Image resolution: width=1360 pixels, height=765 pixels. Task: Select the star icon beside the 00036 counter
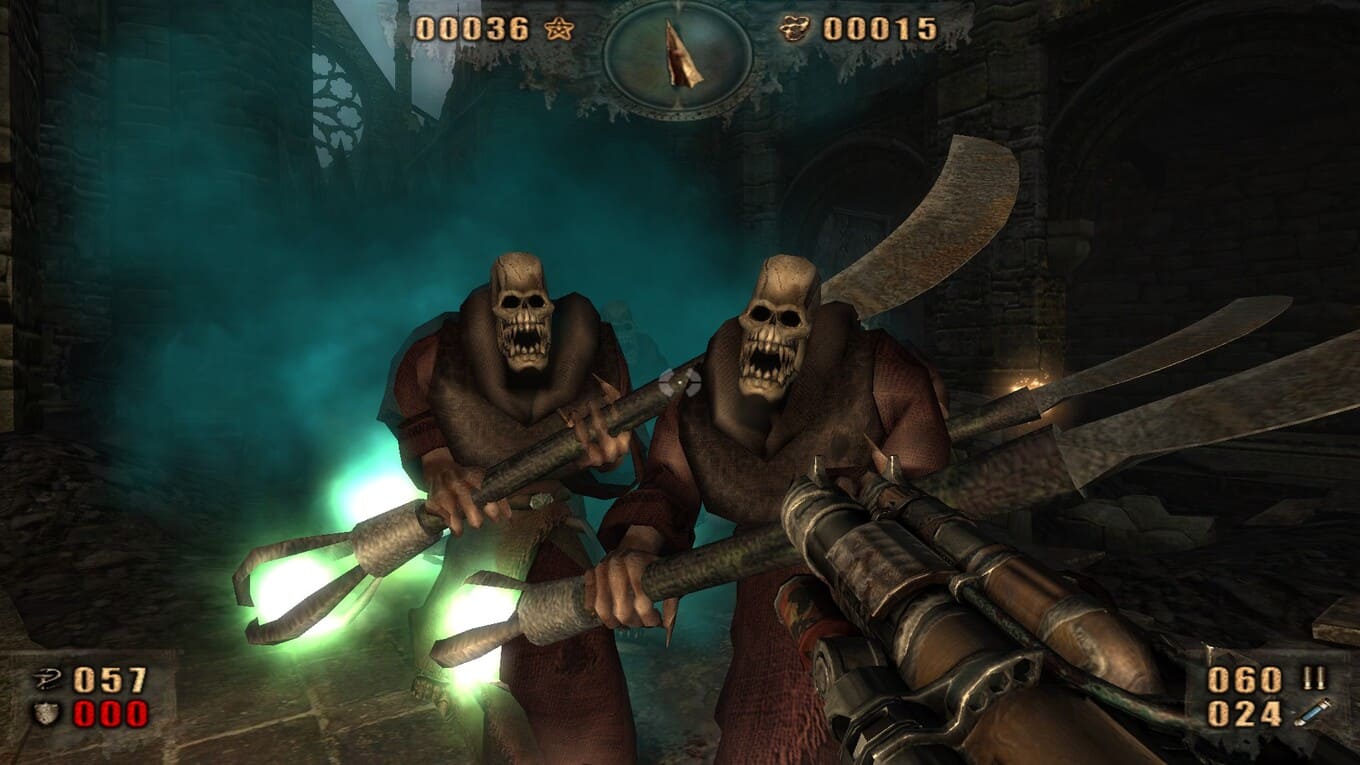(560, 29)
